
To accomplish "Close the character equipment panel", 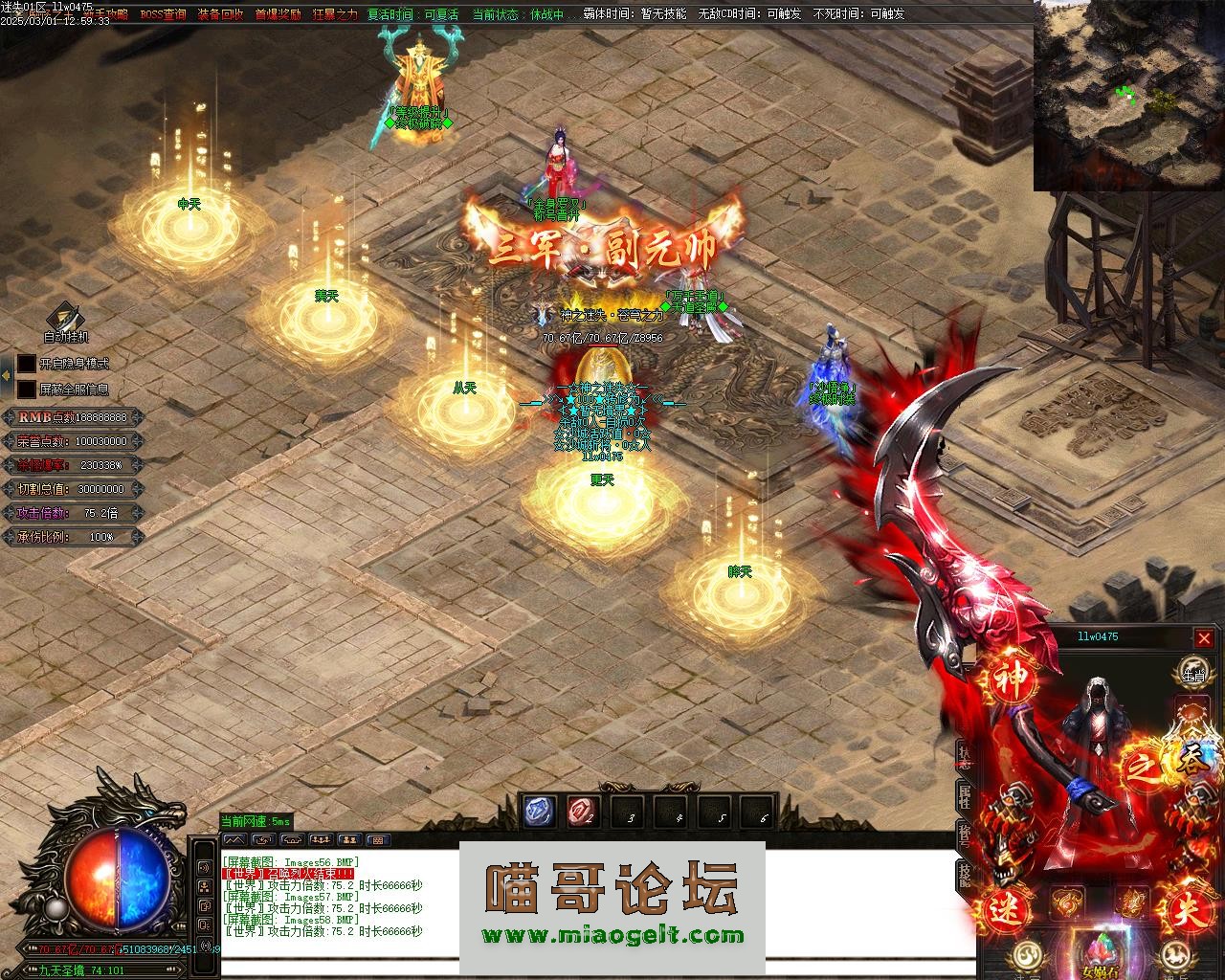I will 1204,638.
